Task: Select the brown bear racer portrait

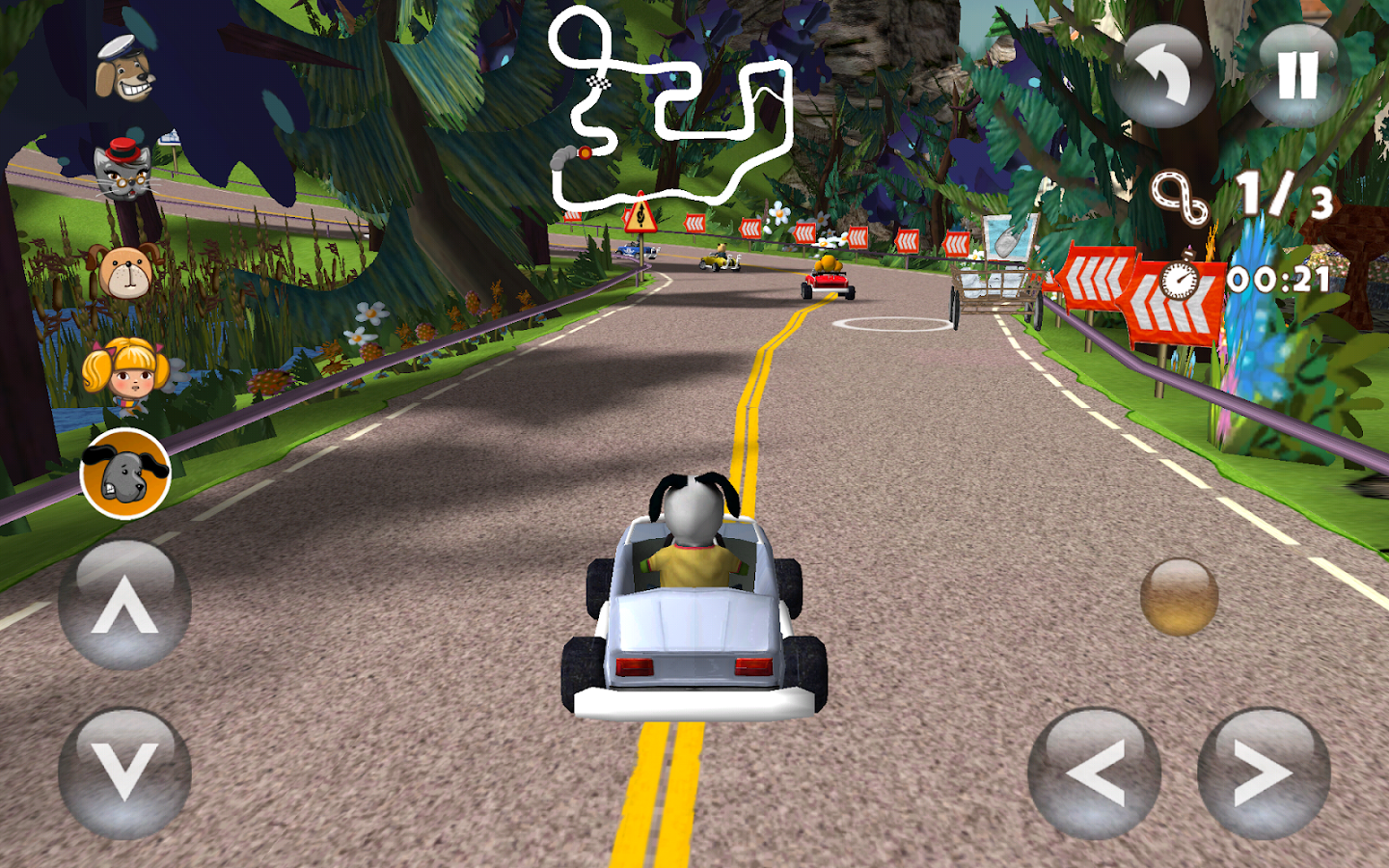Action: (x=125, y=272)
